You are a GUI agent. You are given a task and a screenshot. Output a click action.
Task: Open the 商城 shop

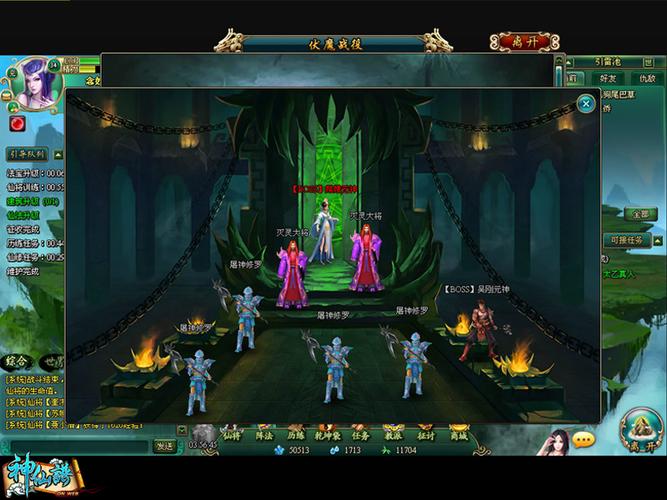[x=458, y=435]
